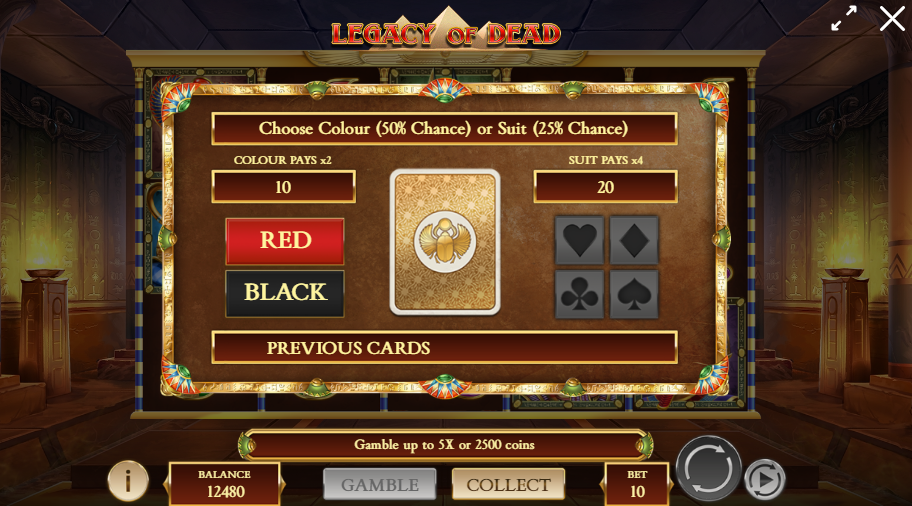Screen dimensions: 912x506
Task: Start autoplay with the small play button
Action: click(x=765, y=480)
